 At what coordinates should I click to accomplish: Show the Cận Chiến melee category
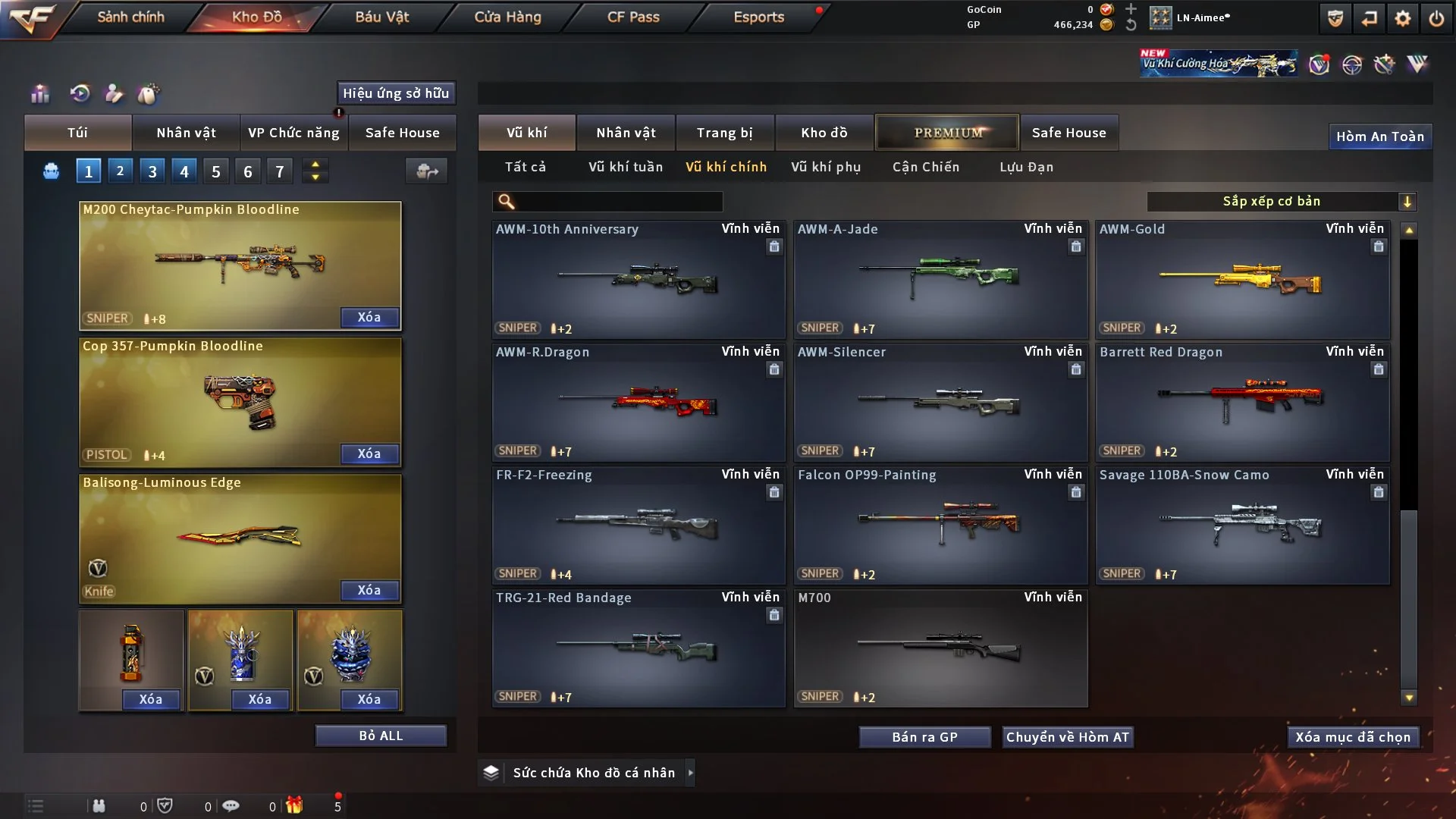click(x=926, y=167)
